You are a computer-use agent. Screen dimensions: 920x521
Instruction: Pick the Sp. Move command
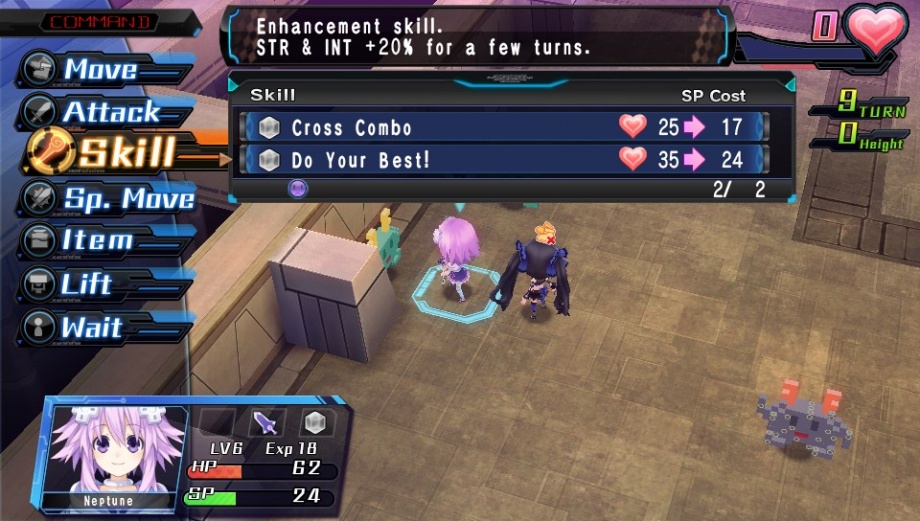point(128,198)
